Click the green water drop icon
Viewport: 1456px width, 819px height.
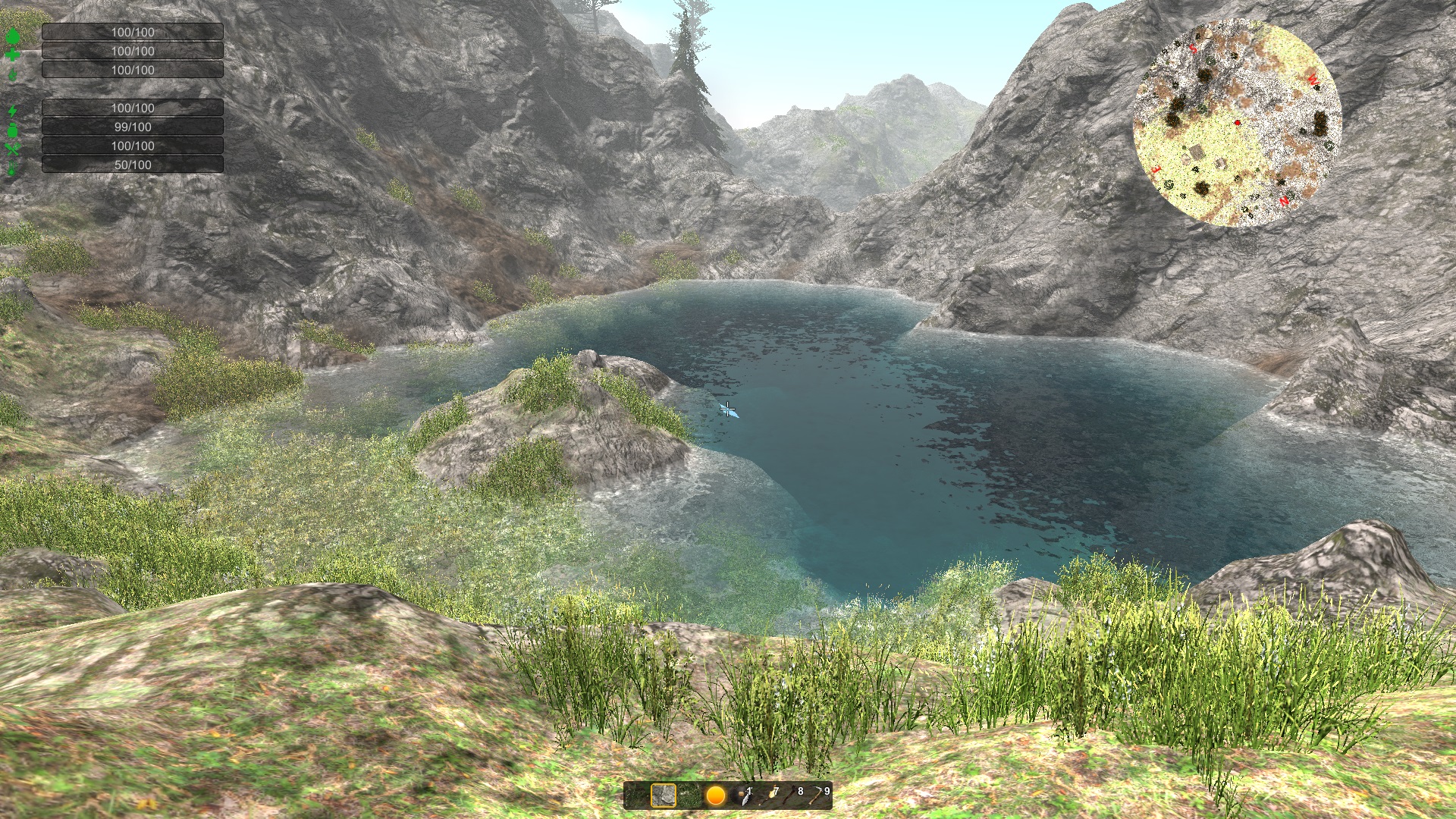coord(12,36)
